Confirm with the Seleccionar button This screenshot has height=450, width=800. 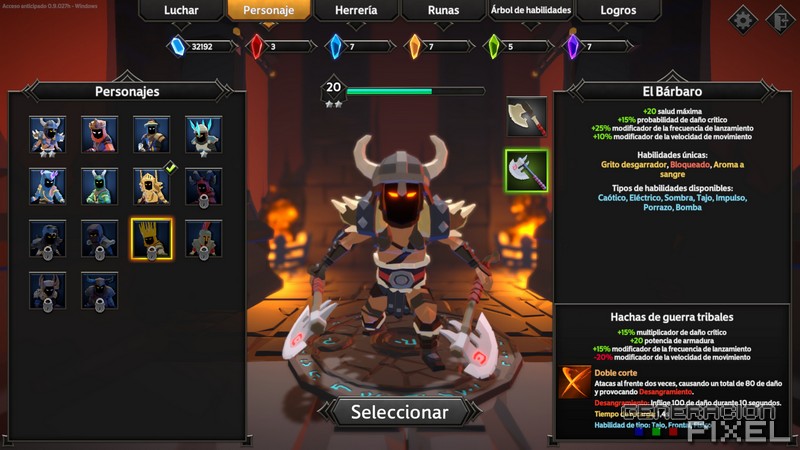click(x=400, y=411)
